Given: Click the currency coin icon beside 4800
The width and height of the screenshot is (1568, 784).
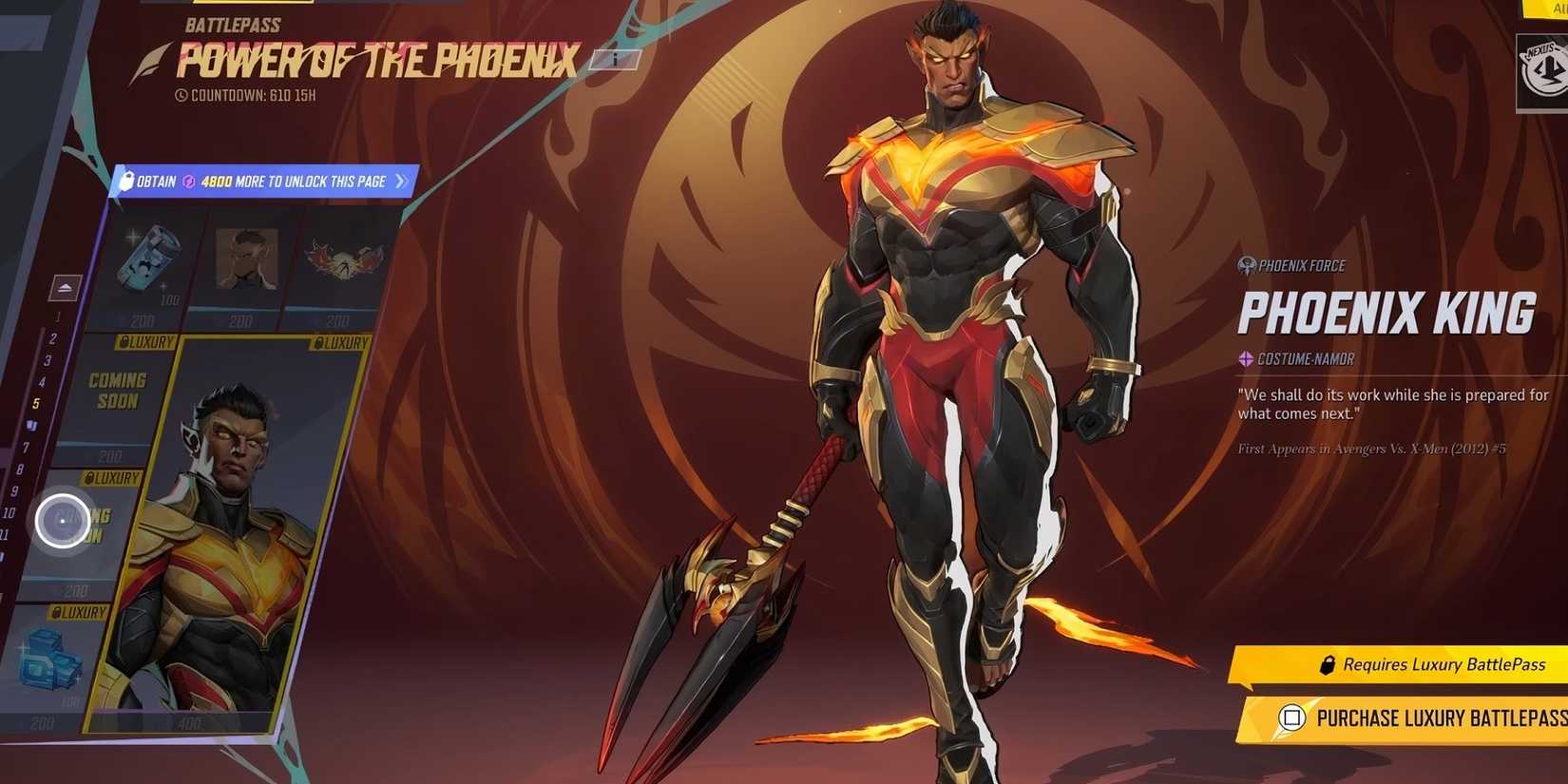Looking at the screenshot, I should click(187, 182).
